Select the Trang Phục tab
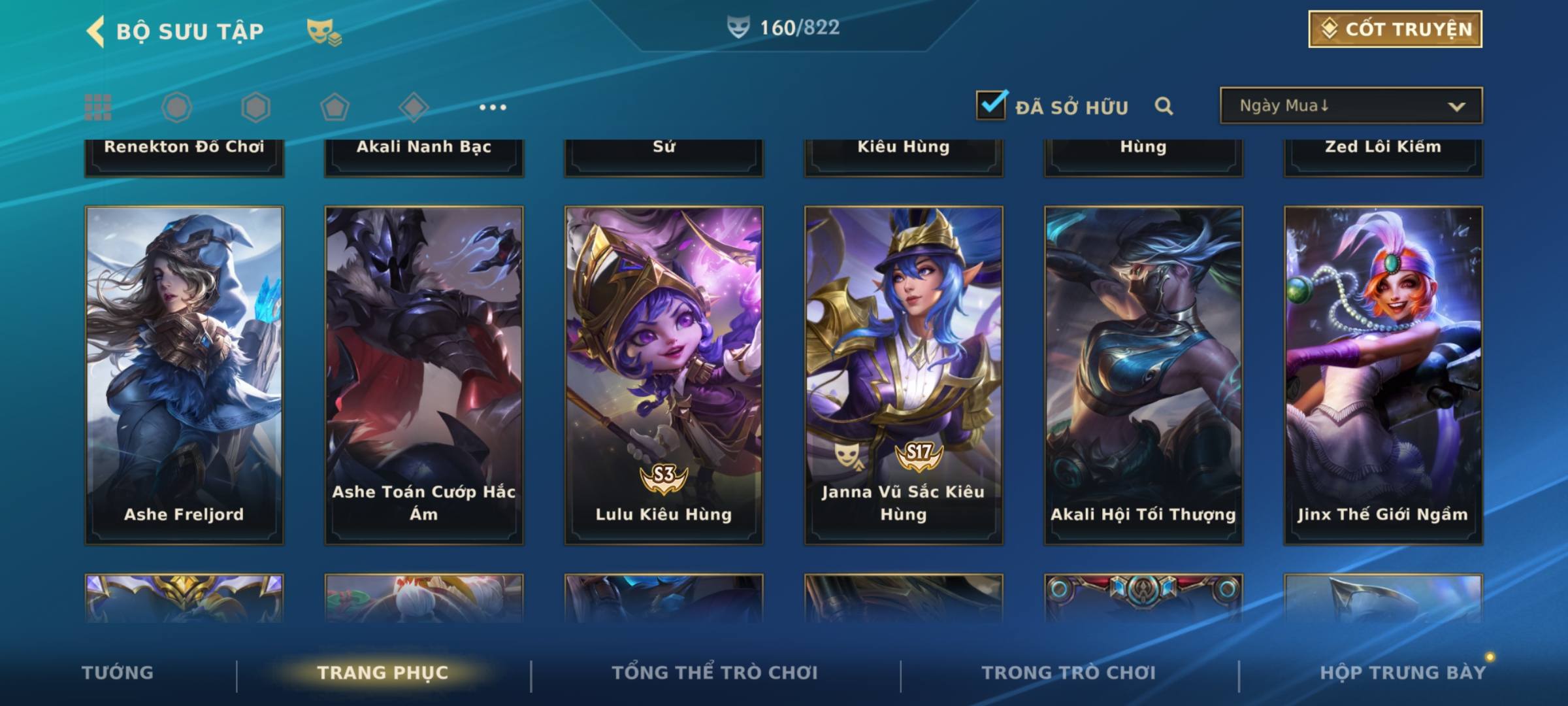 click(383, 673)
